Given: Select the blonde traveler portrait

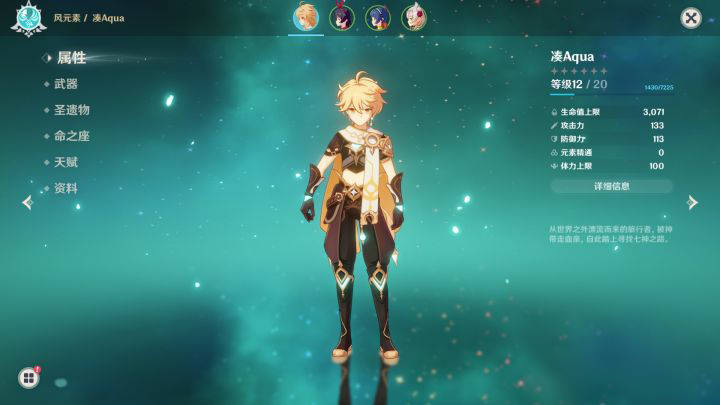Looking at the screenshot, I should point(306,17).
